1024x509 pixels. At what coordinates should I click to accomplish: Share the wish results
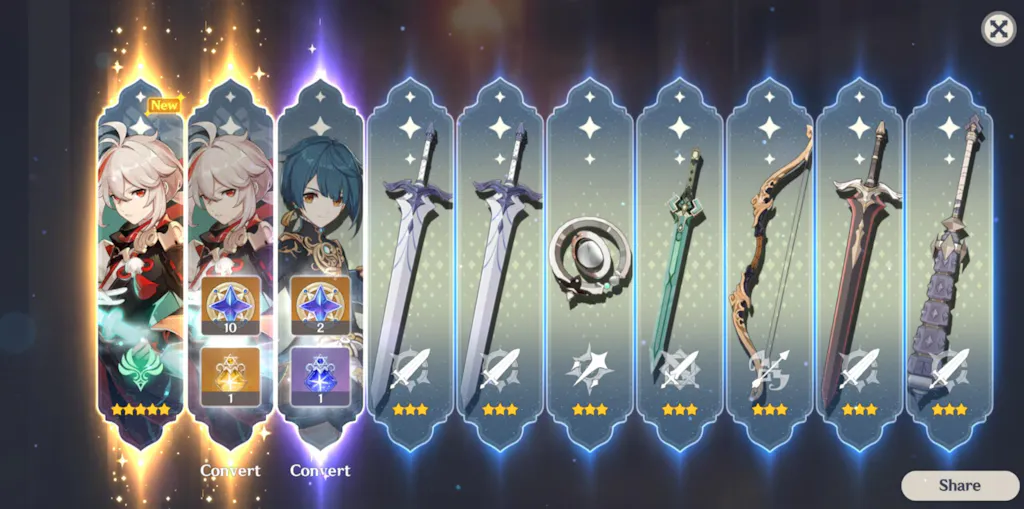click(958, 485)
